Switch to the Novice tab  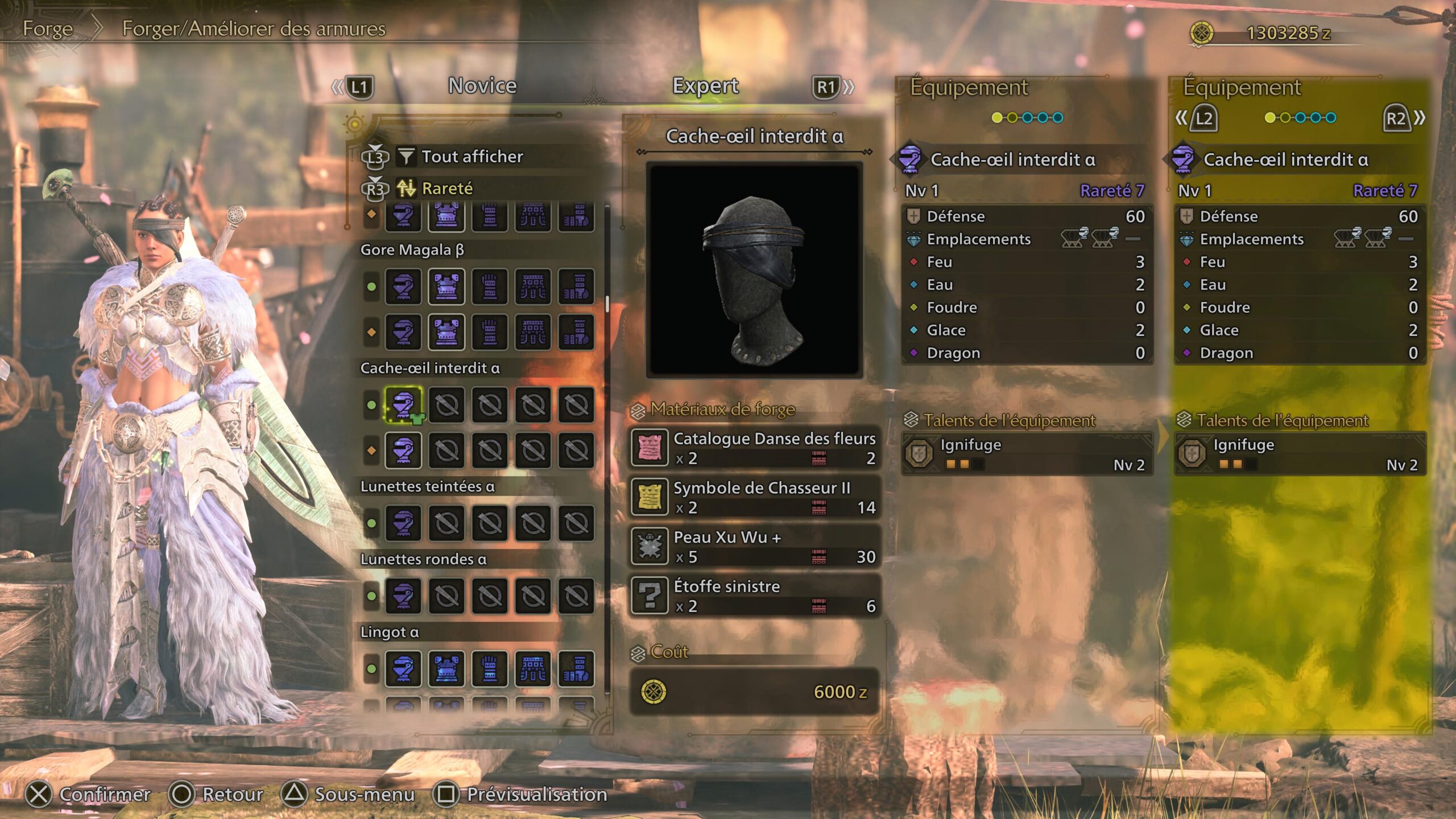pos(482,86)
